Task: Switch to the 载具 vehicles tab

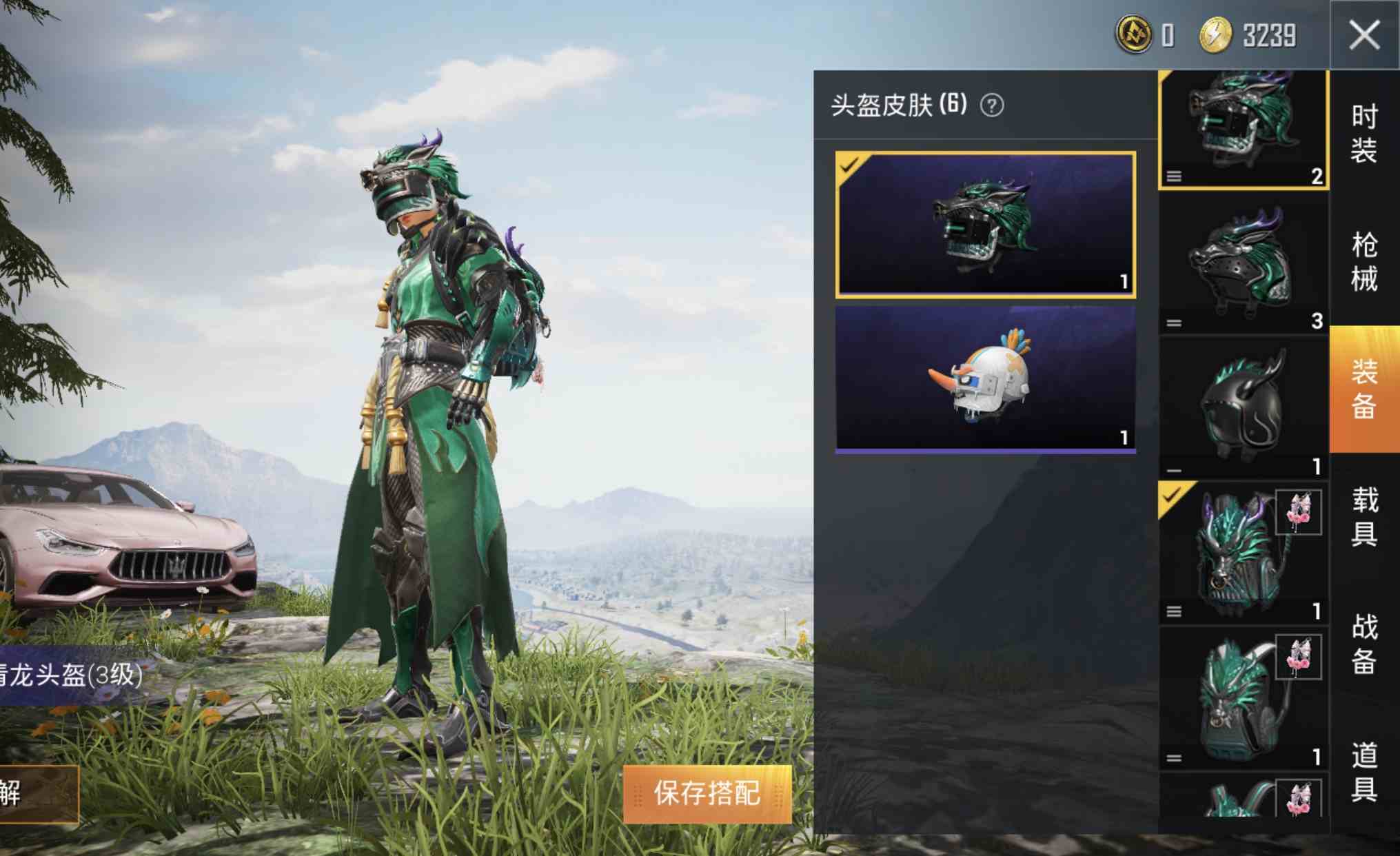Action: pos(1363,516)
